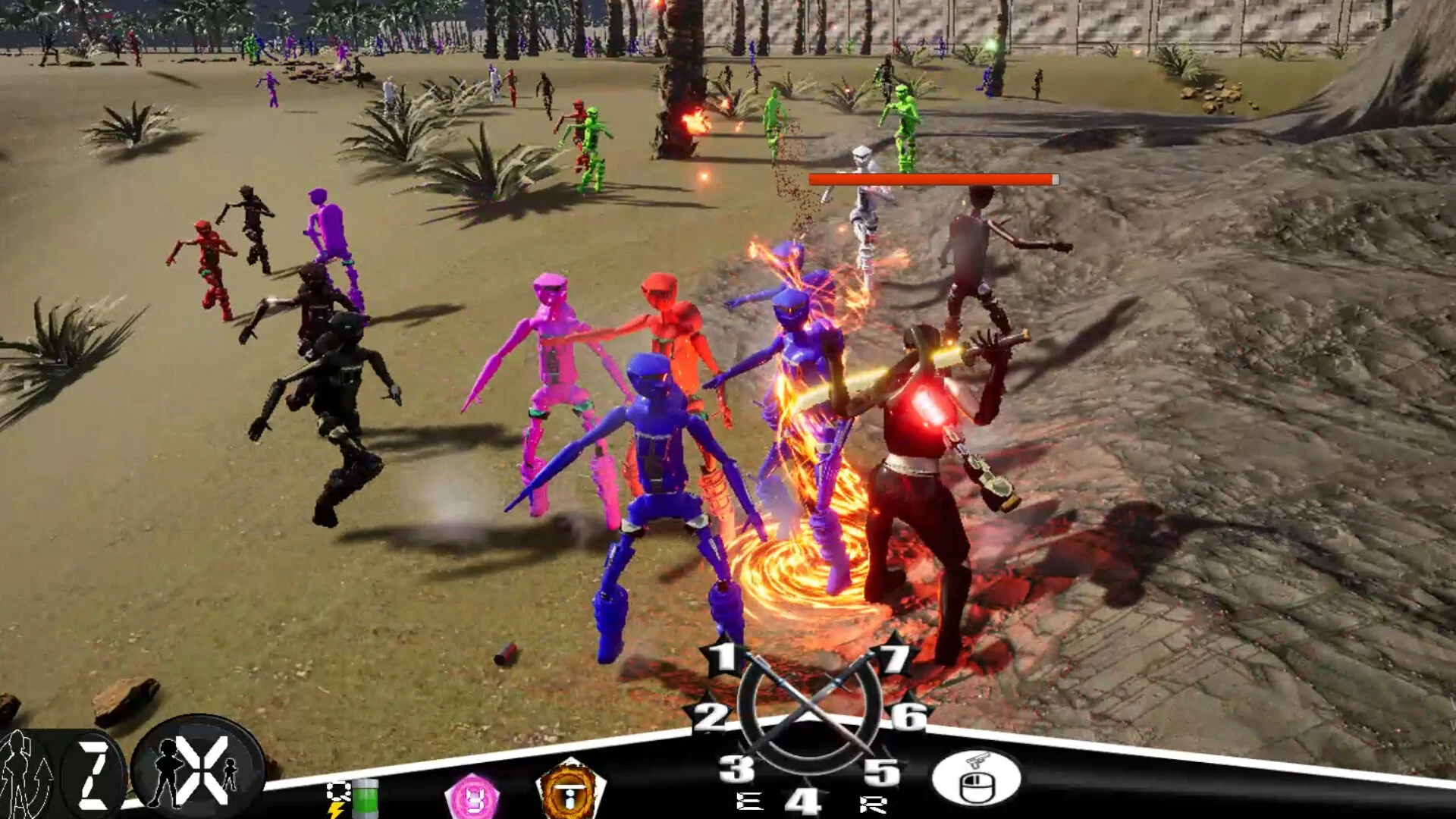Select weapon wheel slot 3
This screenshot has height=819, width=1456.
tap(736, 769)
